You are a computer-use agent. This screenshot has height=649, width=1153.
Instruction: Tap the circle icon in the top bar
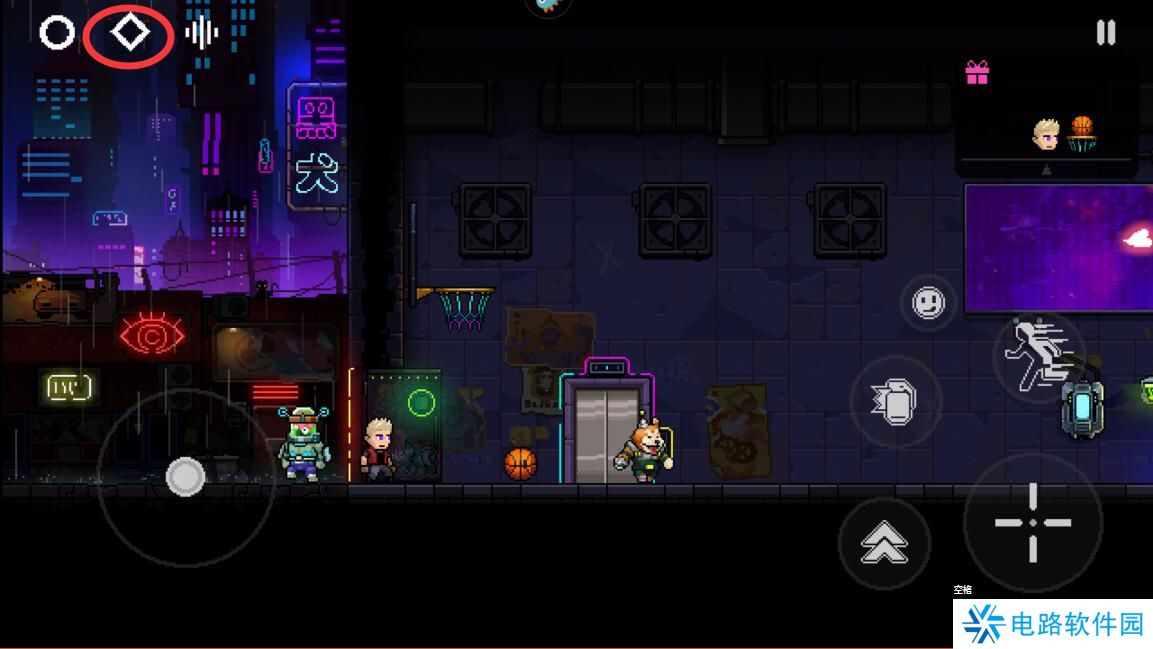(x=57, y=33)
